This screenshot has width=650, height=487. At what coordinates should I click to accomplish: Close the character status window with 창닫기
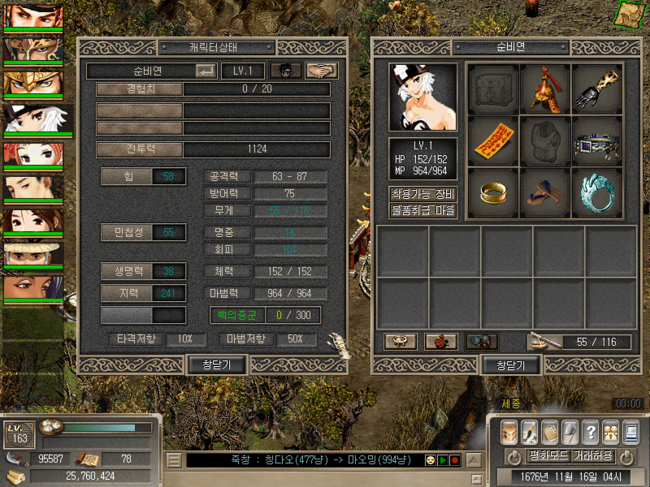[x=217, y=364]
